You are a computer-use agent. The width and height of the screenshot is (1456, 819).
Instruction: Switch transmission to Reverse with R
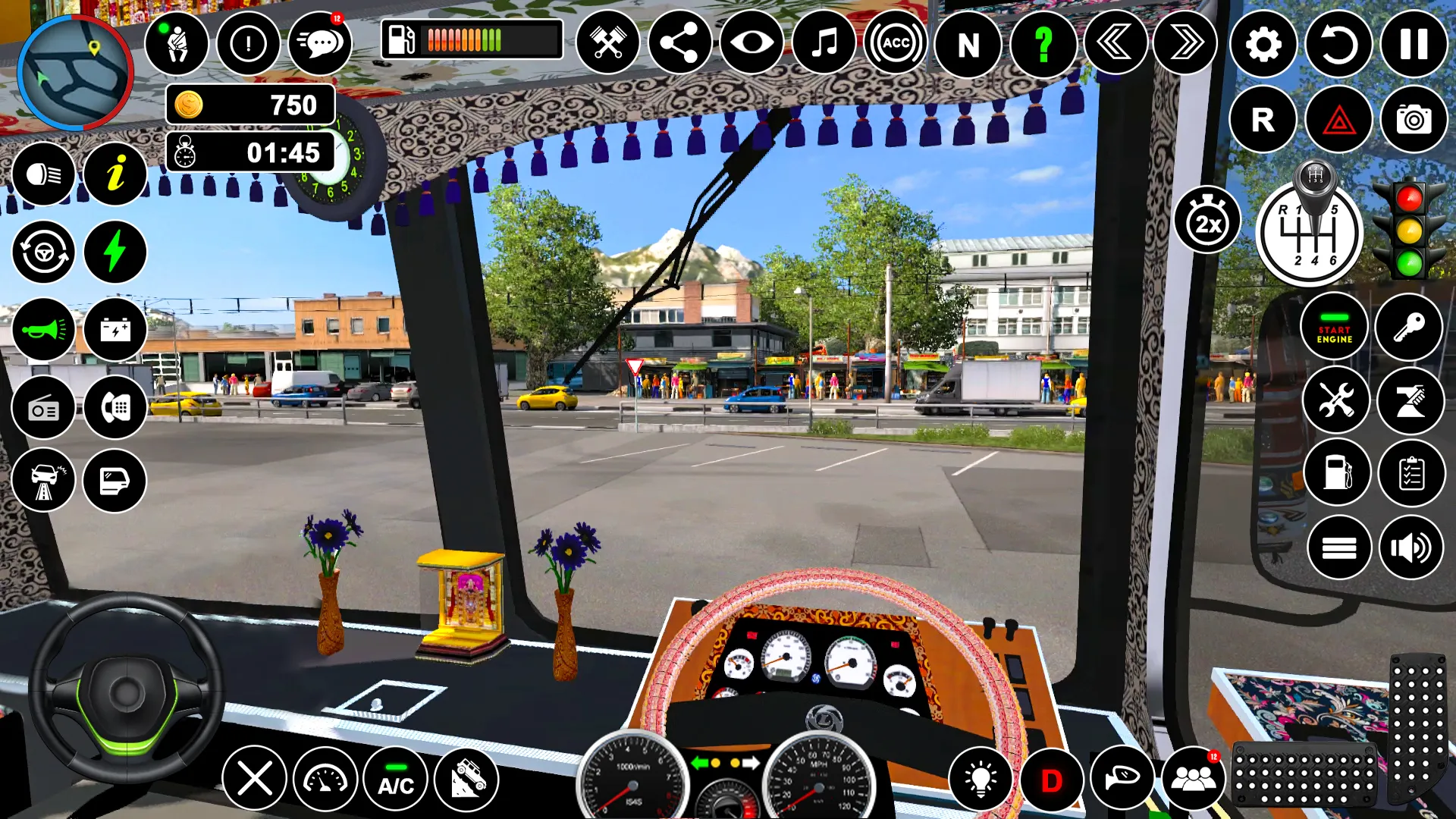(x=1262, y=119)
